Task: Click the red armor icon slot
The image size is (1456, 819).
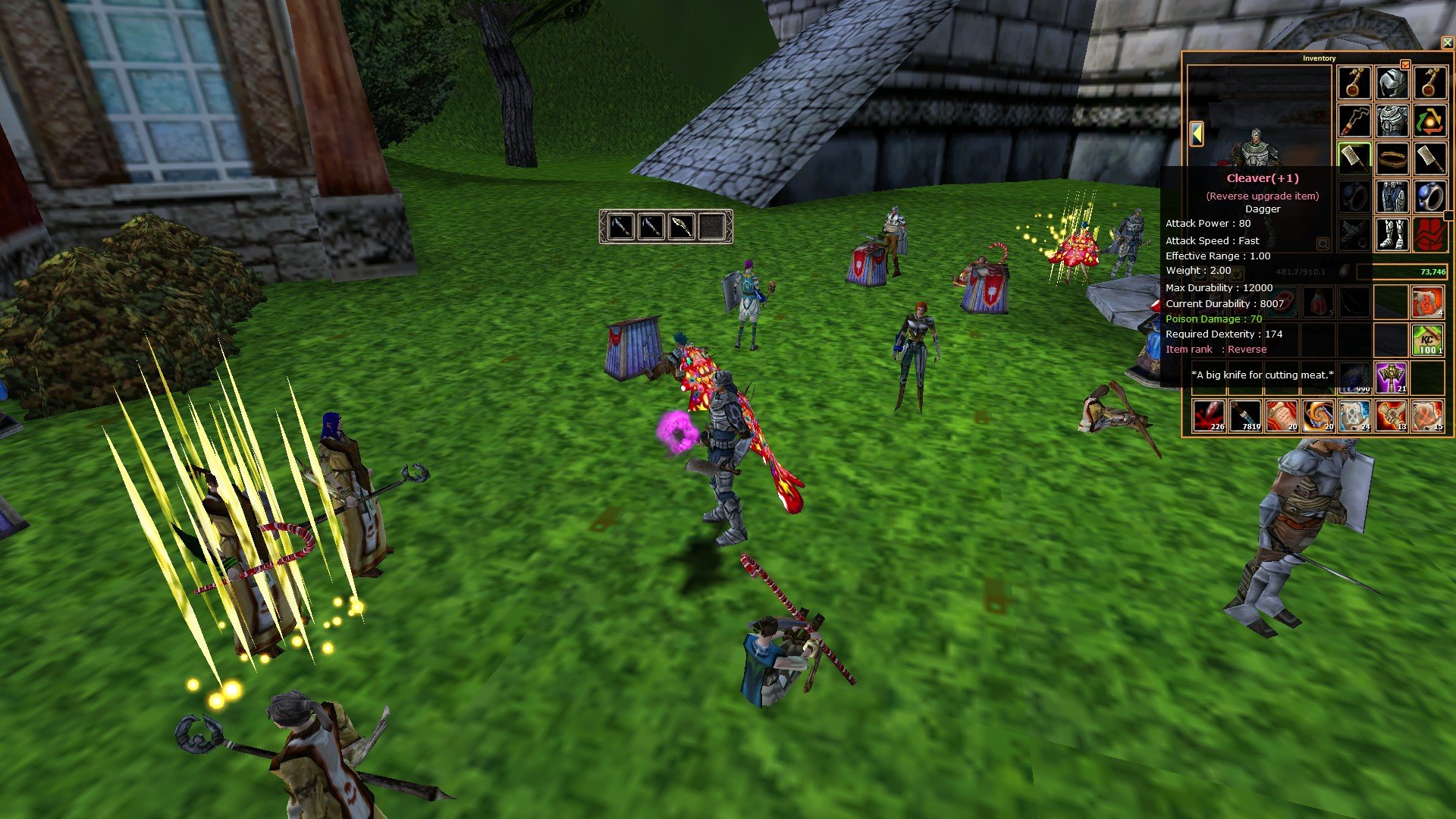Action: click(1429, 234)
